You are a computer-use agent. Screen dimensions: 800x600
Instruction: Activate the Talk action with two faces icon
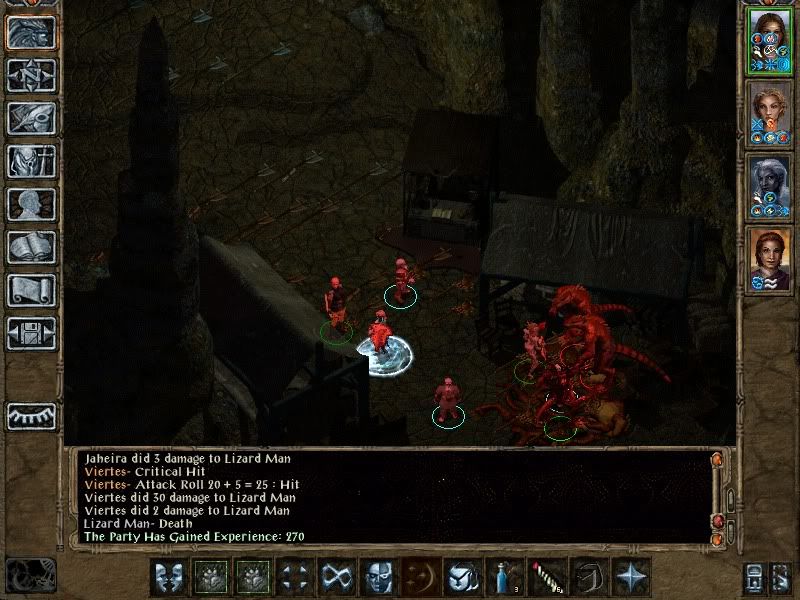[167, 576]
